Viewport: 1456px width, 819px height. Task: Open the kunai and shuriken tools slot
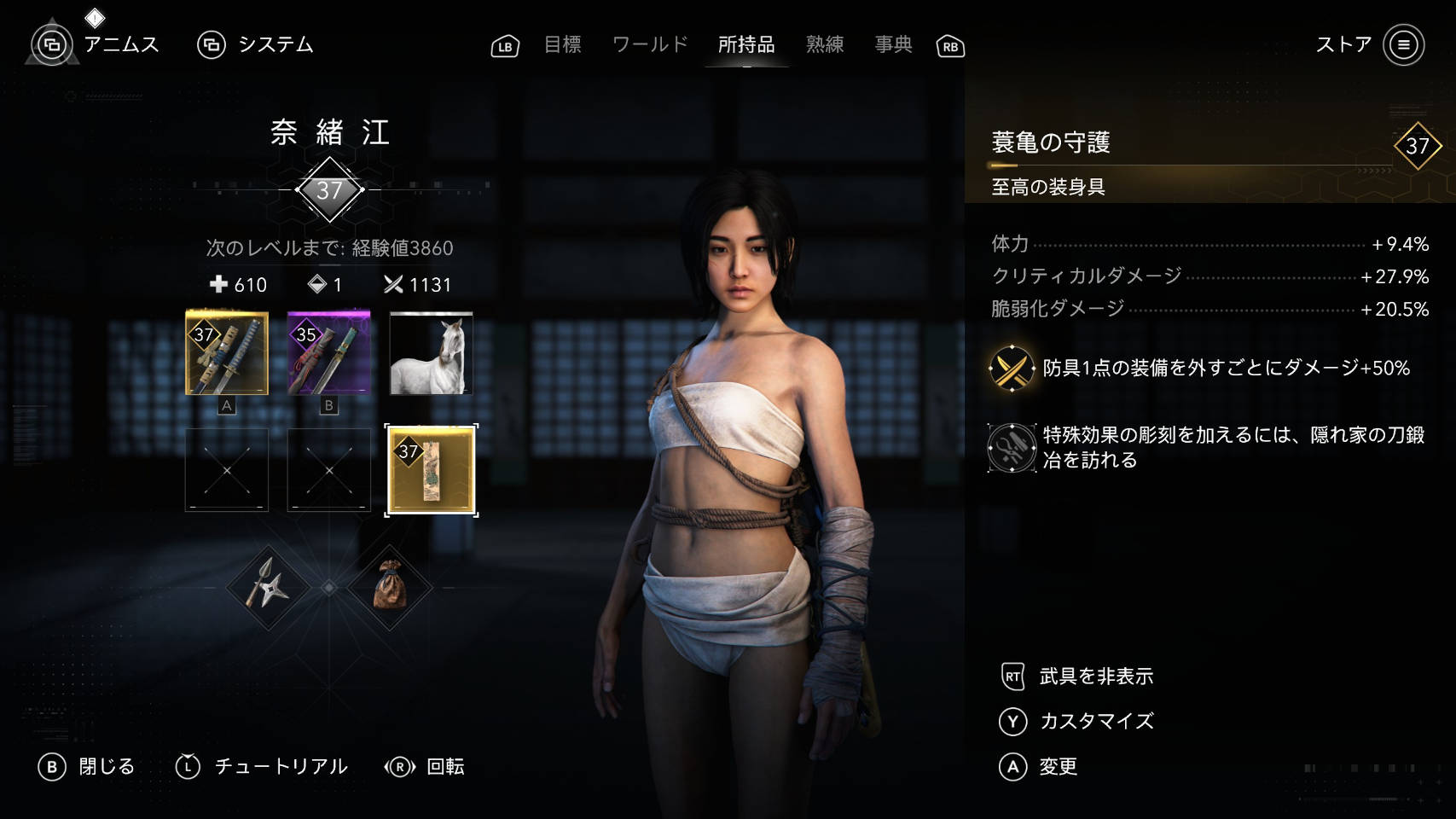269,588
